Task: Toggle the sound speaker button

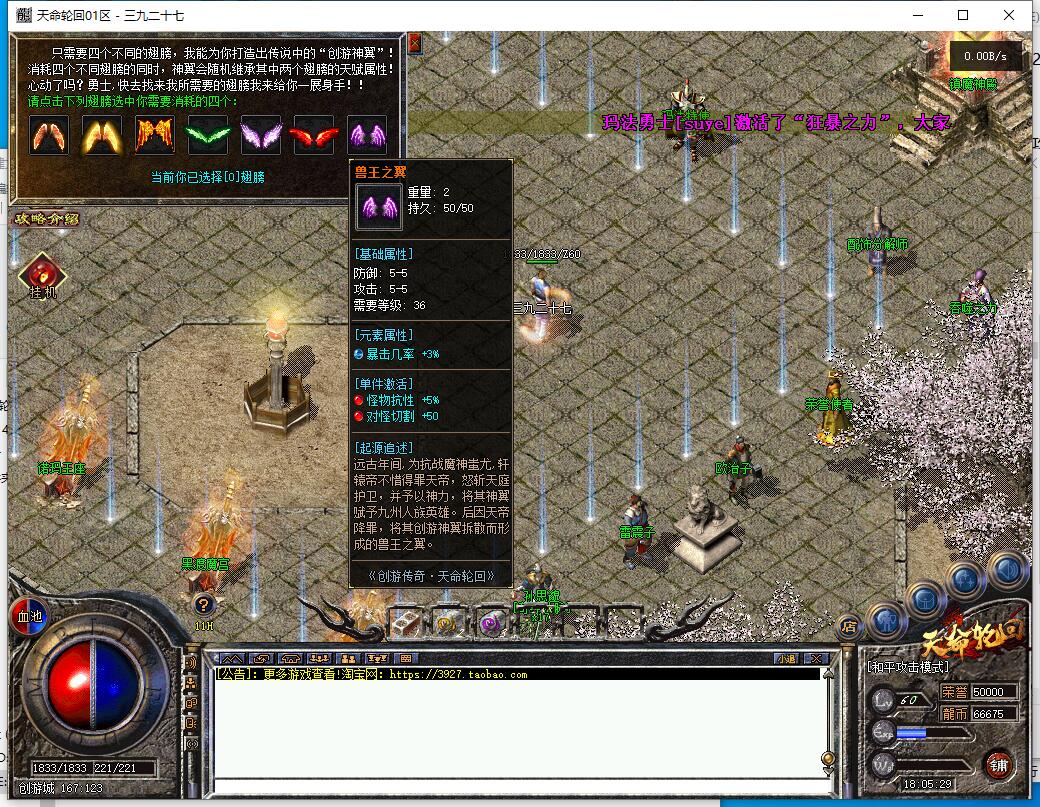Action: (1007, 570)
